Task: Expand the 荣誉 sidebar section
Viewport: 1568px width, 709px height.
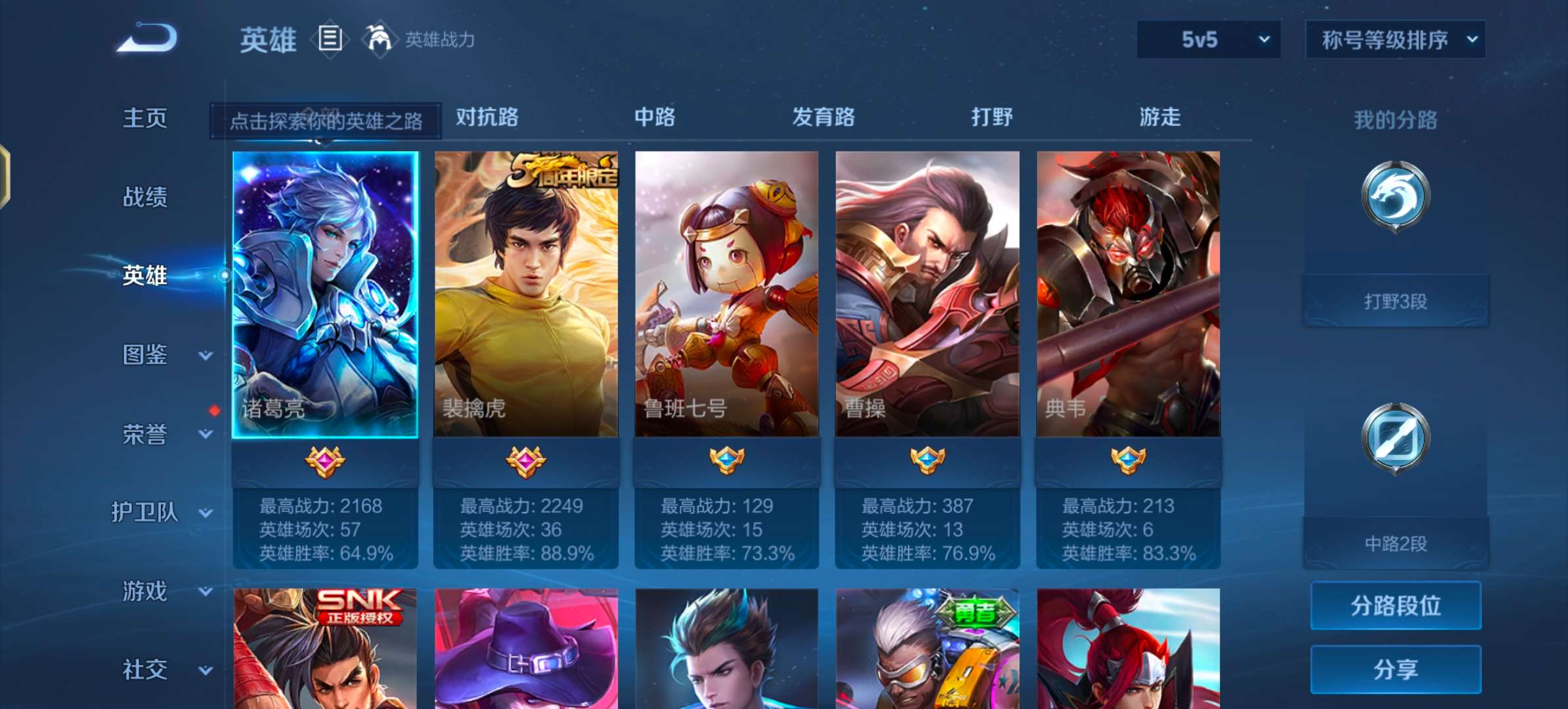Action: point(146,435)
